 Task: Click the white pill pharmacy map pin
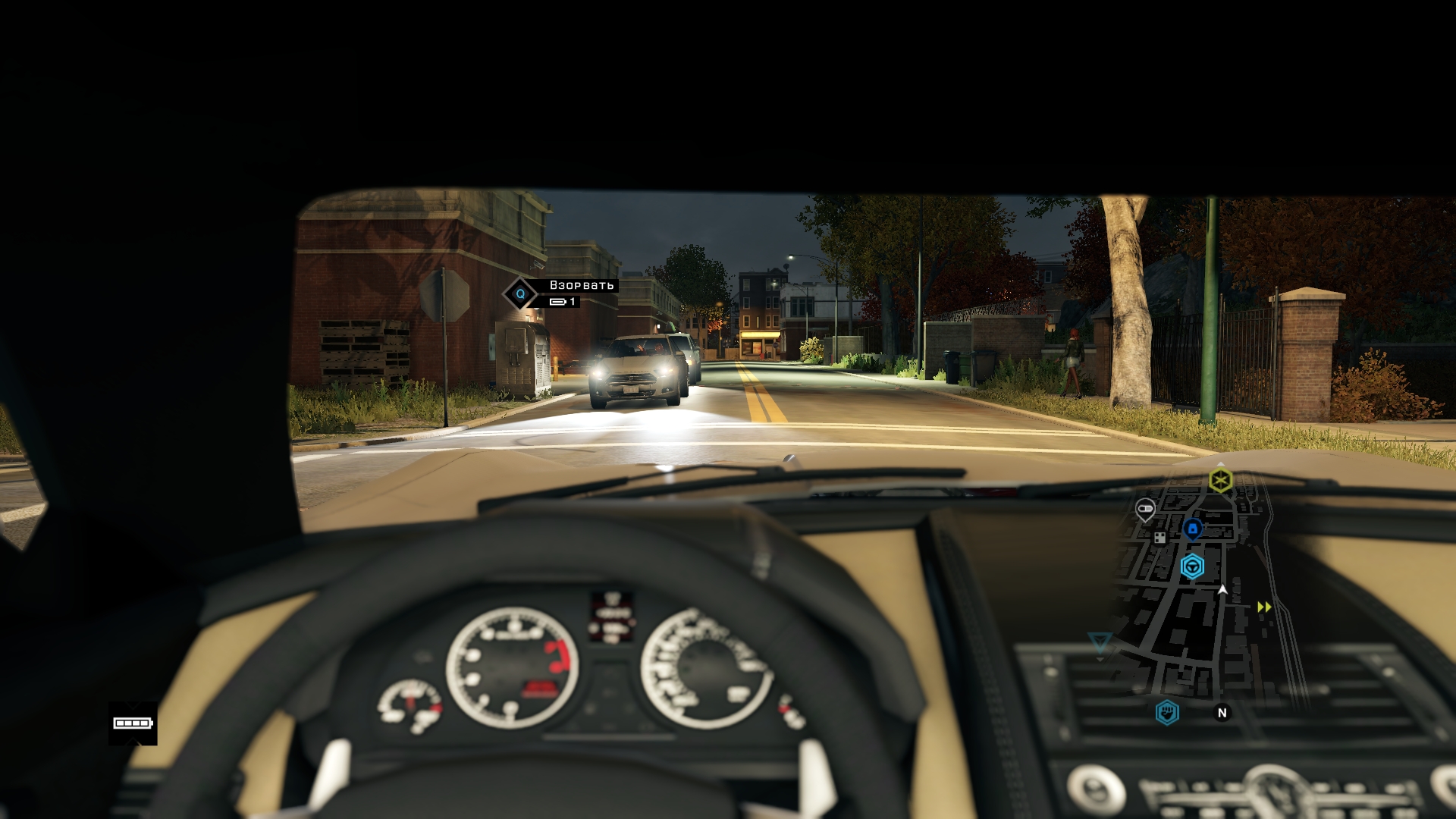click(x=1145, y=508)
